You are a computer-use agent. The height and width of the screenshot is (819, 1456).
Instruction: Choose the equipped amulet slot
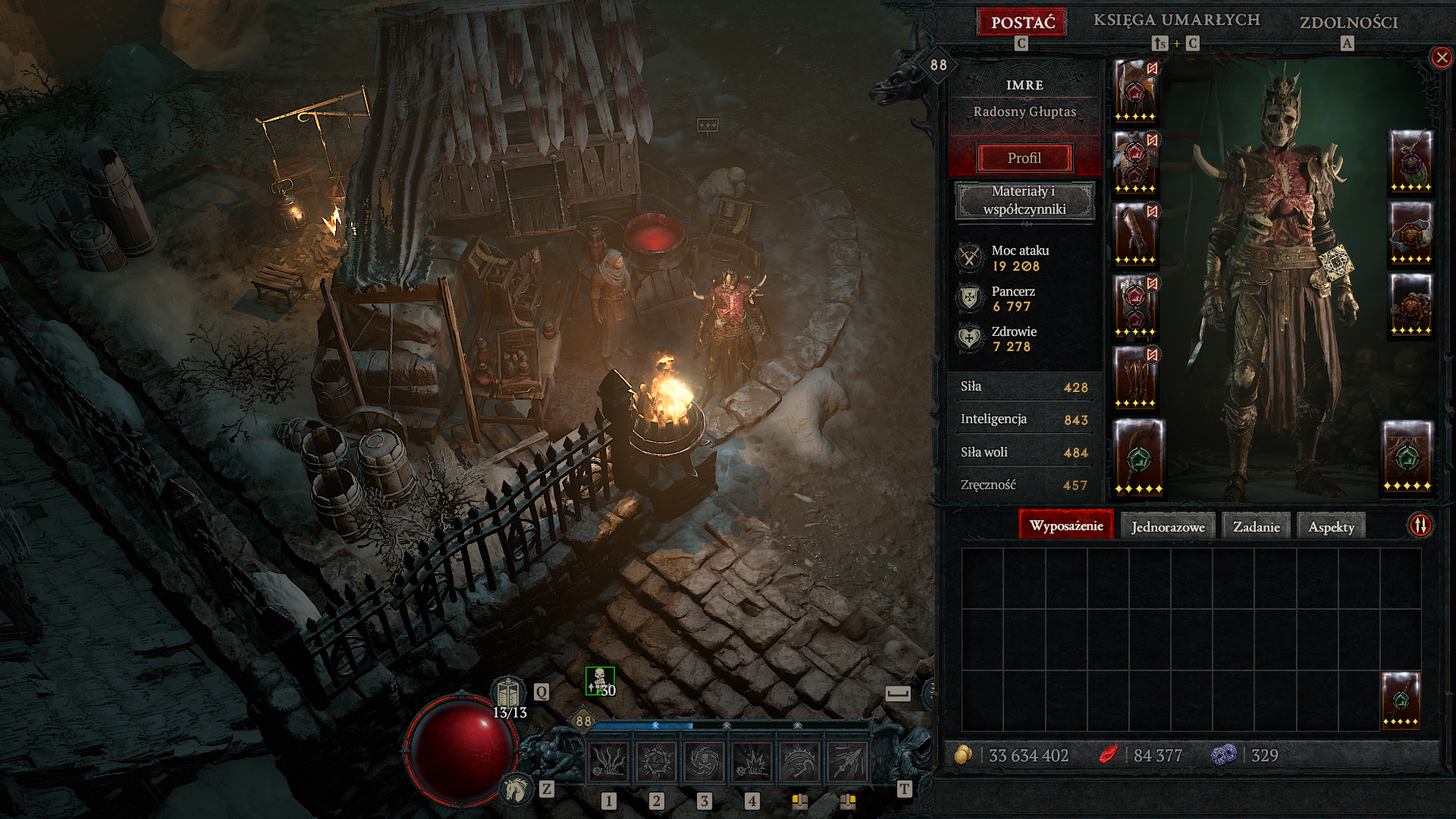tap(1410, 160)
